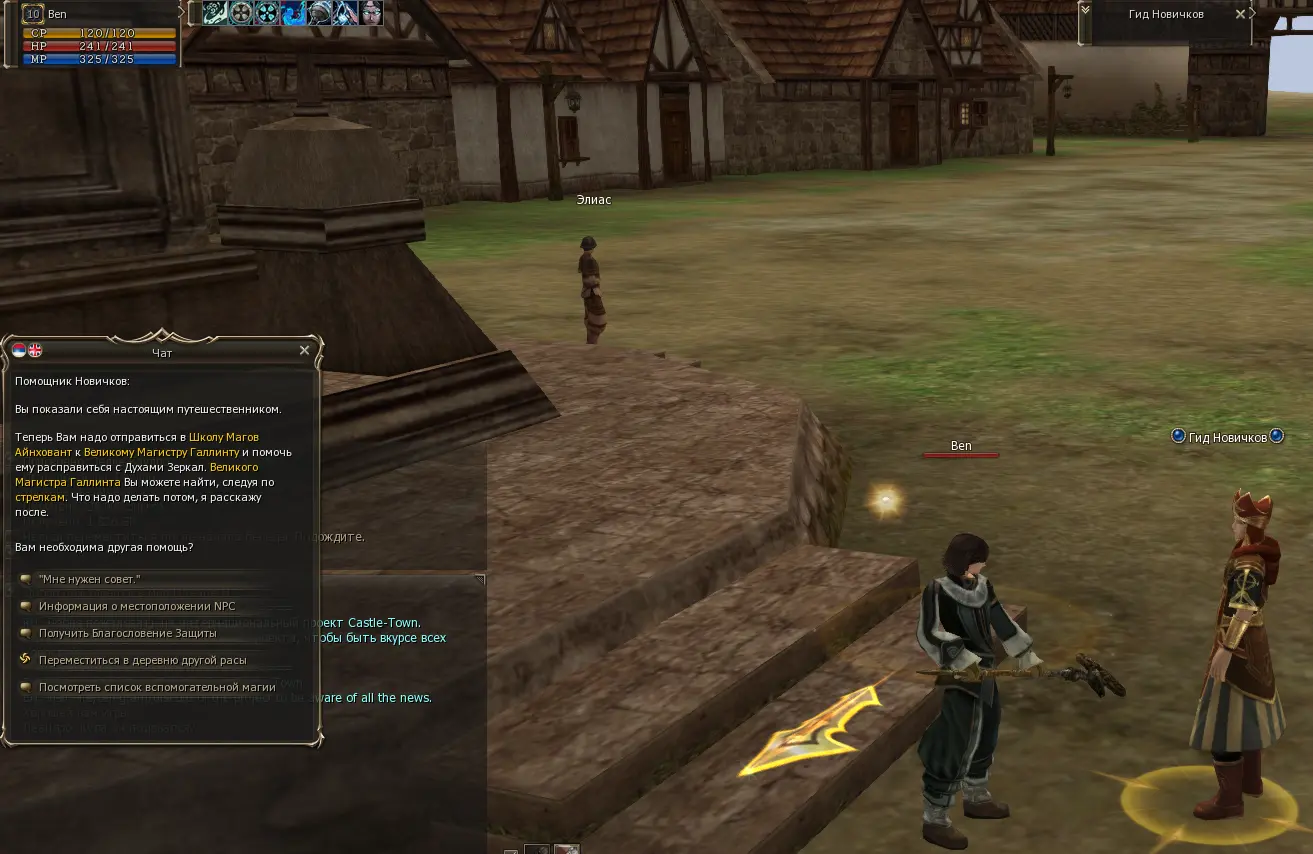Switch dialogue language to the British flag

click(35, 351)
